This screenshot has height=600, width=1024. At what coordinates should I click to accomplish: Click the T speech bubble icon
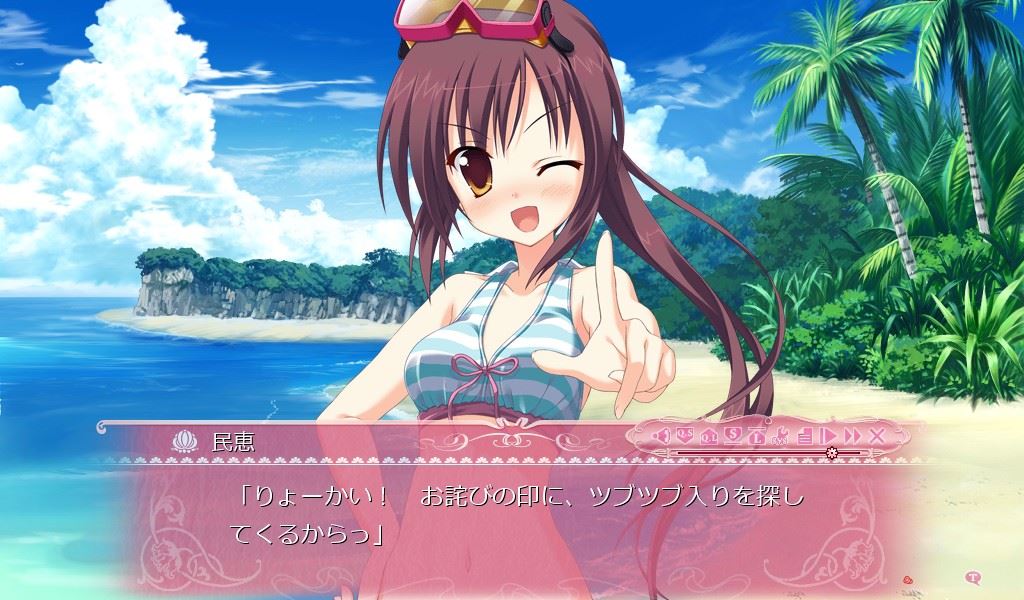coord(974,576)
